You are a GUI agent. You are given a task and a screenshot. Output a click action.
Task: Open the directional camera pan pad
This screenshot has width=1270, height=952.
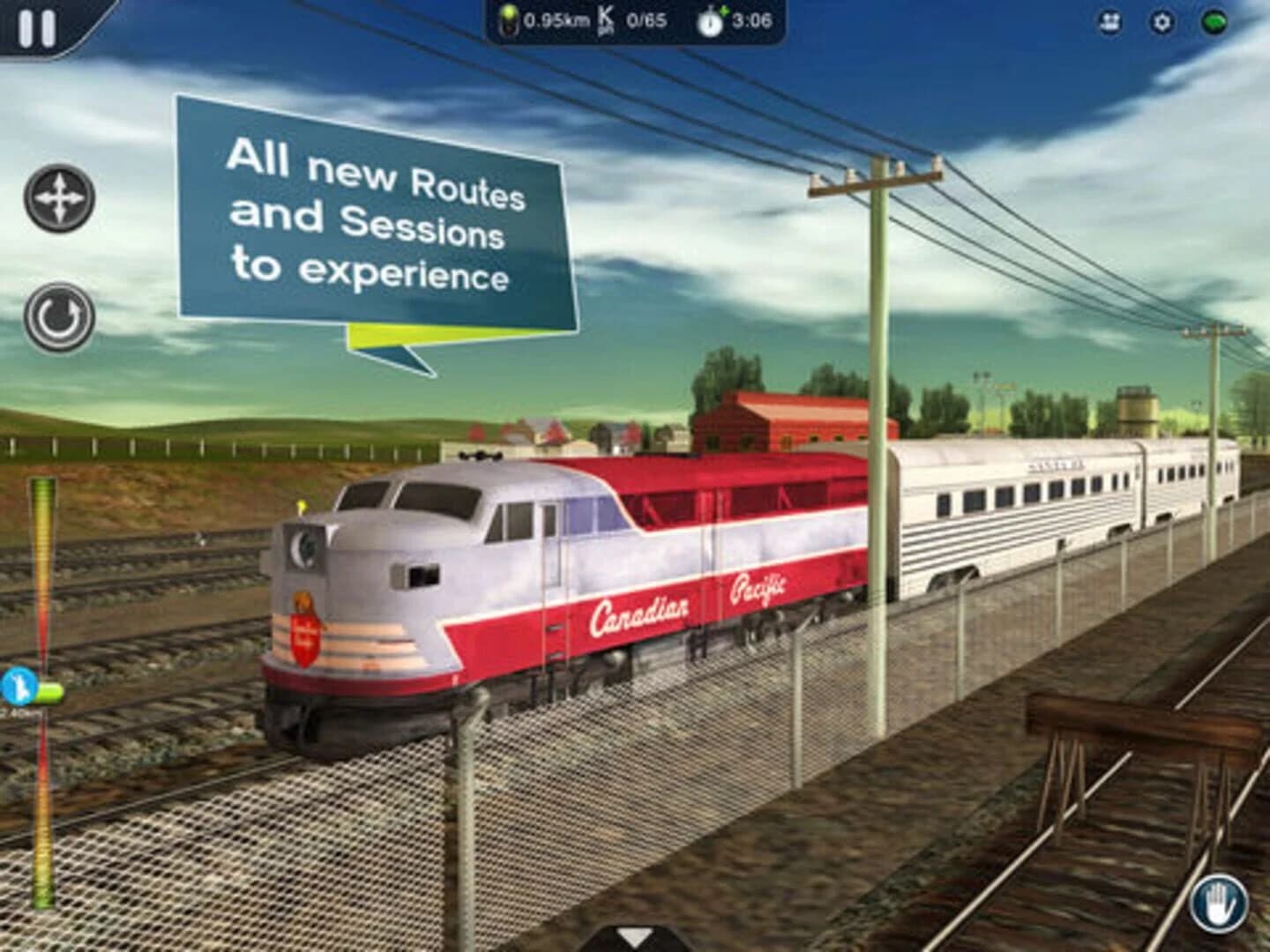57,197
